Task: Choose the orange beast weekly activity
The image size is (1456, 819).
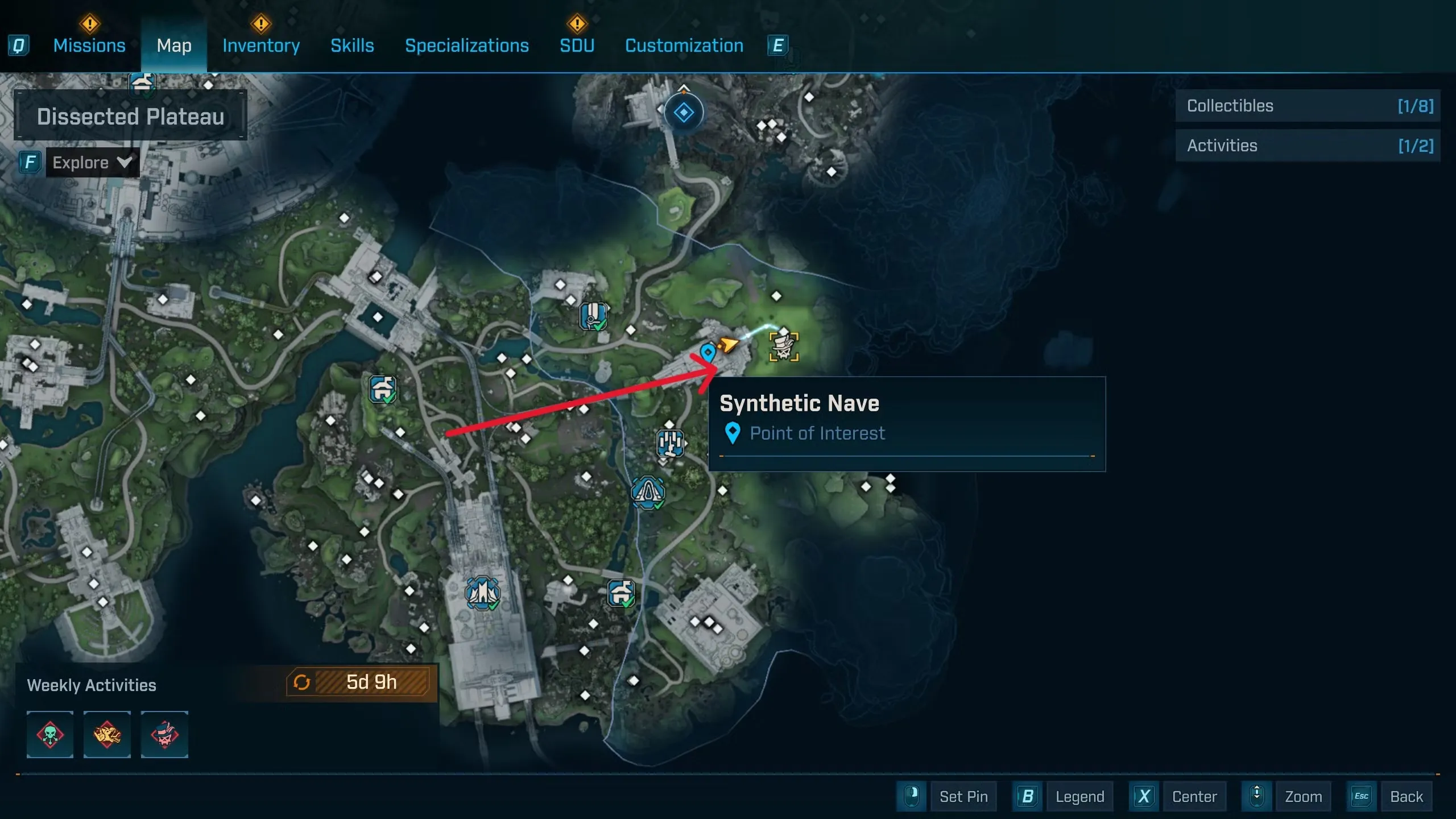Action: point(107,734)
